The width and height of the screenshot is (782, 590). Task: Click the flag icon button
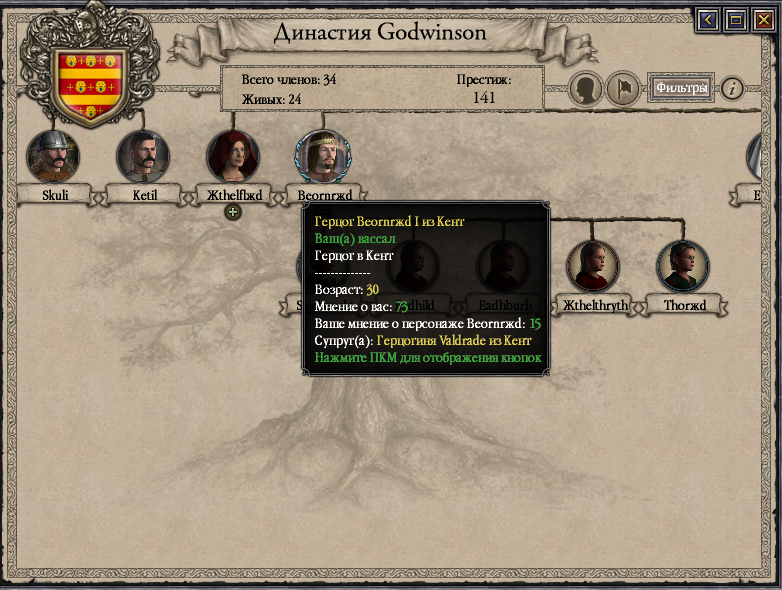click(622, 89)
